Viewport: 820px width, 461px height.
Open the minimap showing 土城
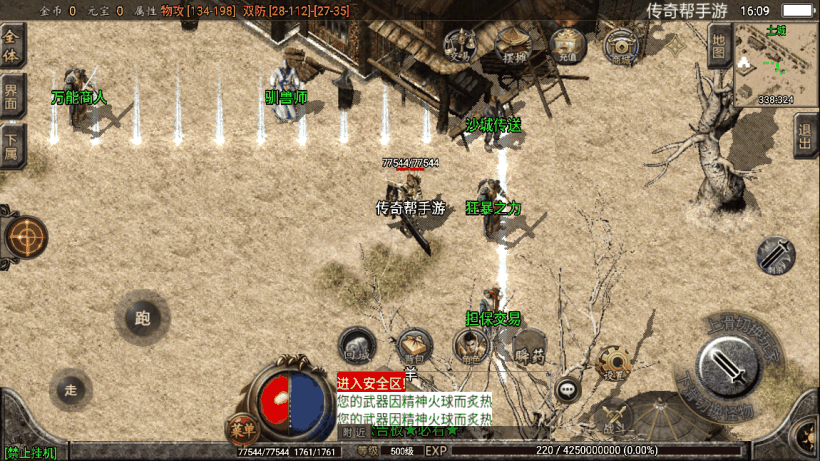click(776, 64)
